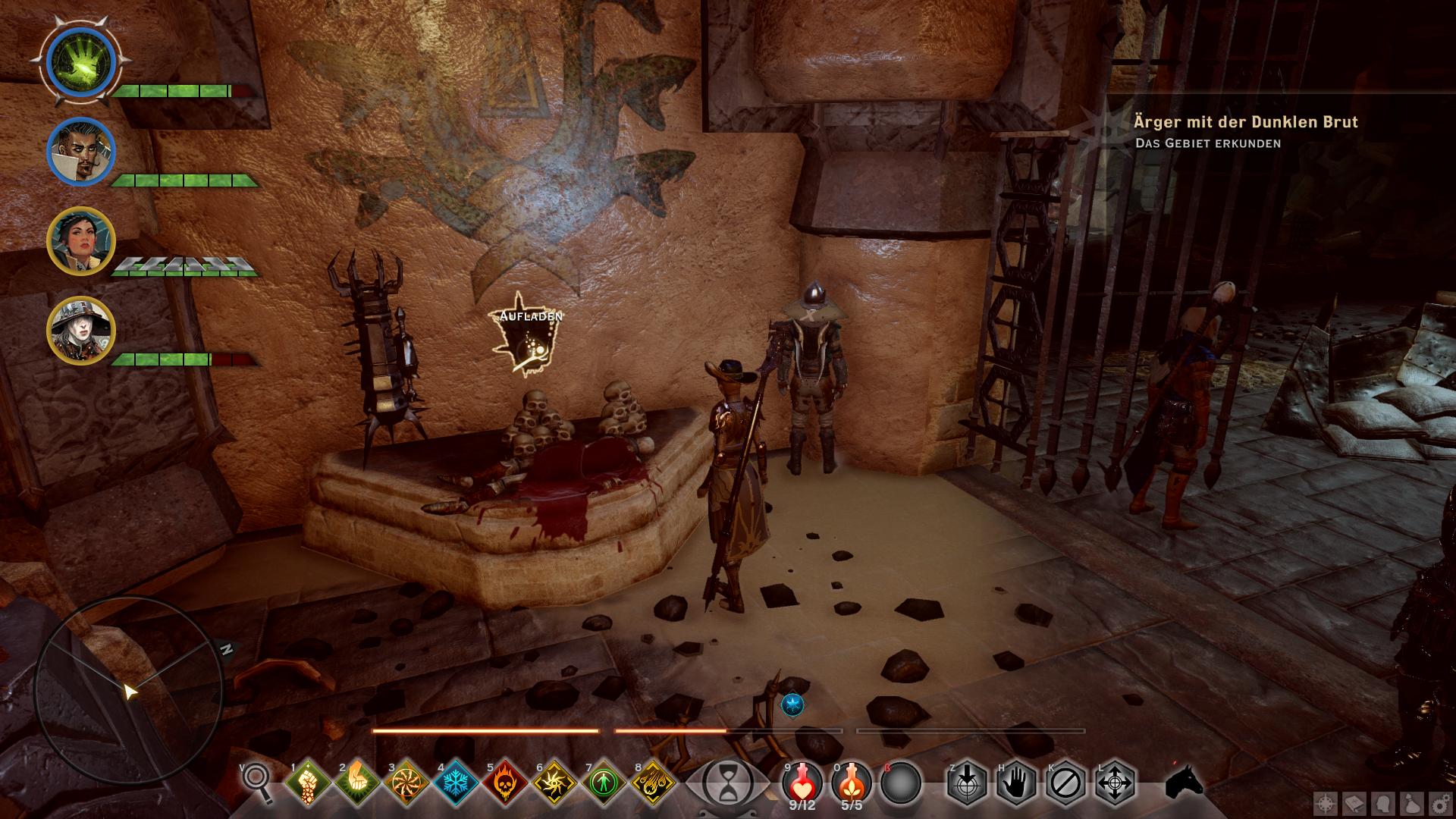Open the journal book icon
The width and height of the screenshot is (1456, 819).
pos(1354,804)
